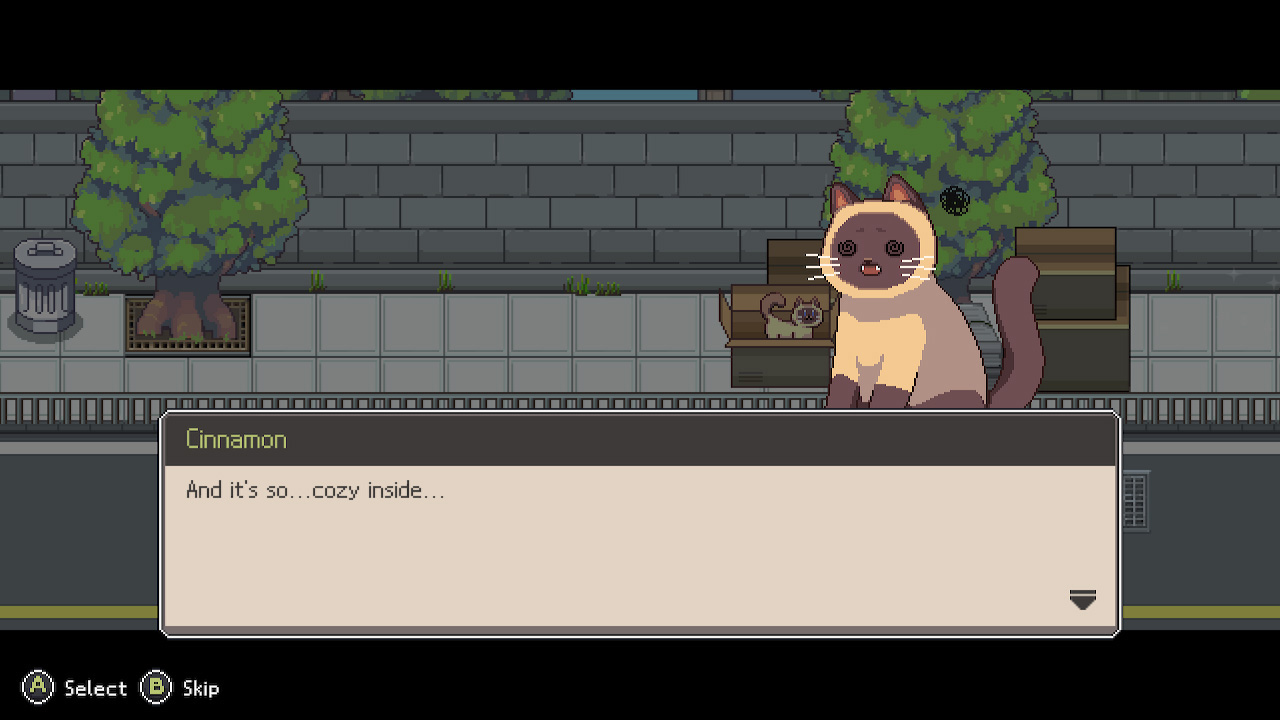Click the Cinnamon name label on the dialogue box

coord(235,439)
